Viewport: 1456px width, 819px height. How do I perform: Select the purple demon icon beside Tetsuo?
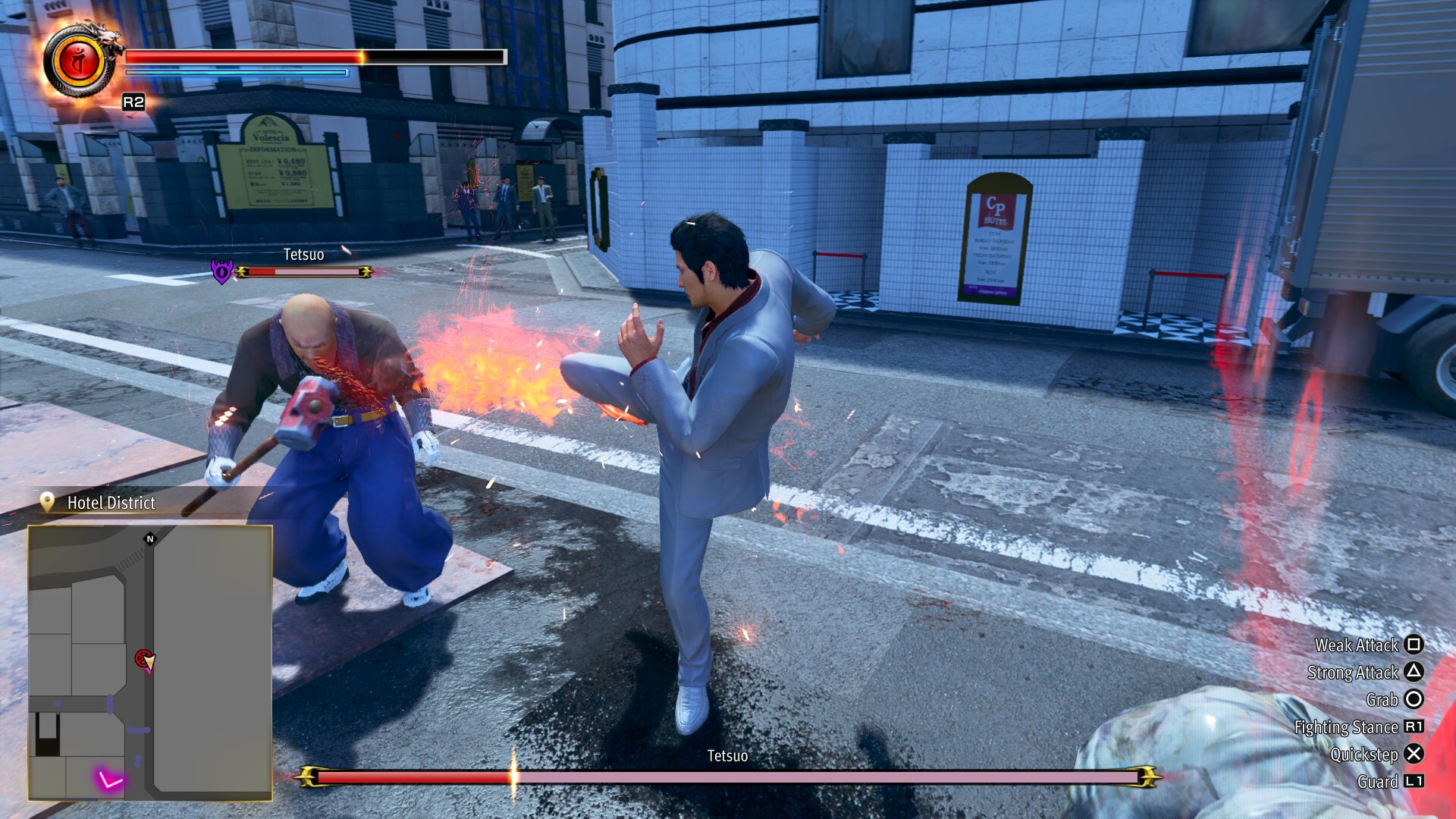tap(221, 271)
